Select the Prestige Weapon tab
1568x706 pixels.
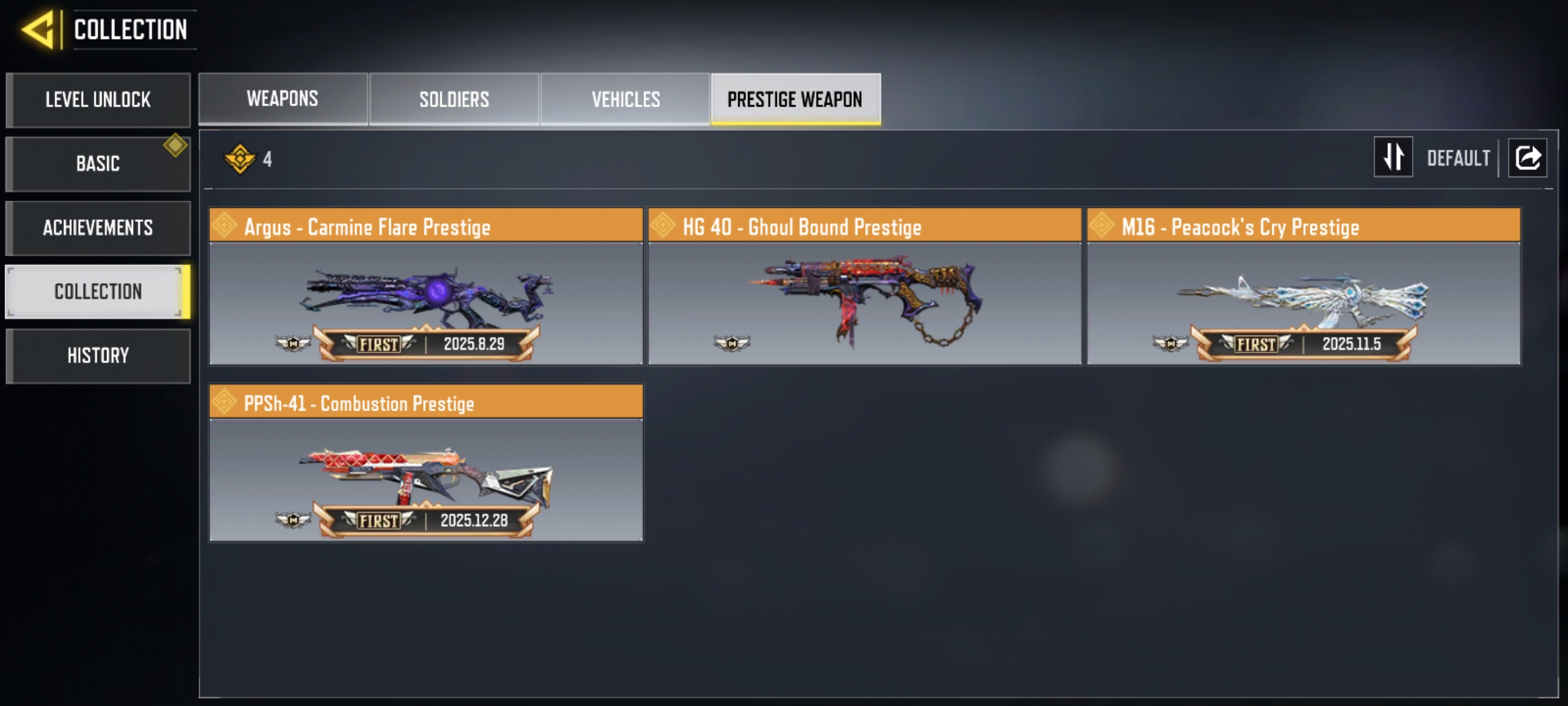coord(795,99)
